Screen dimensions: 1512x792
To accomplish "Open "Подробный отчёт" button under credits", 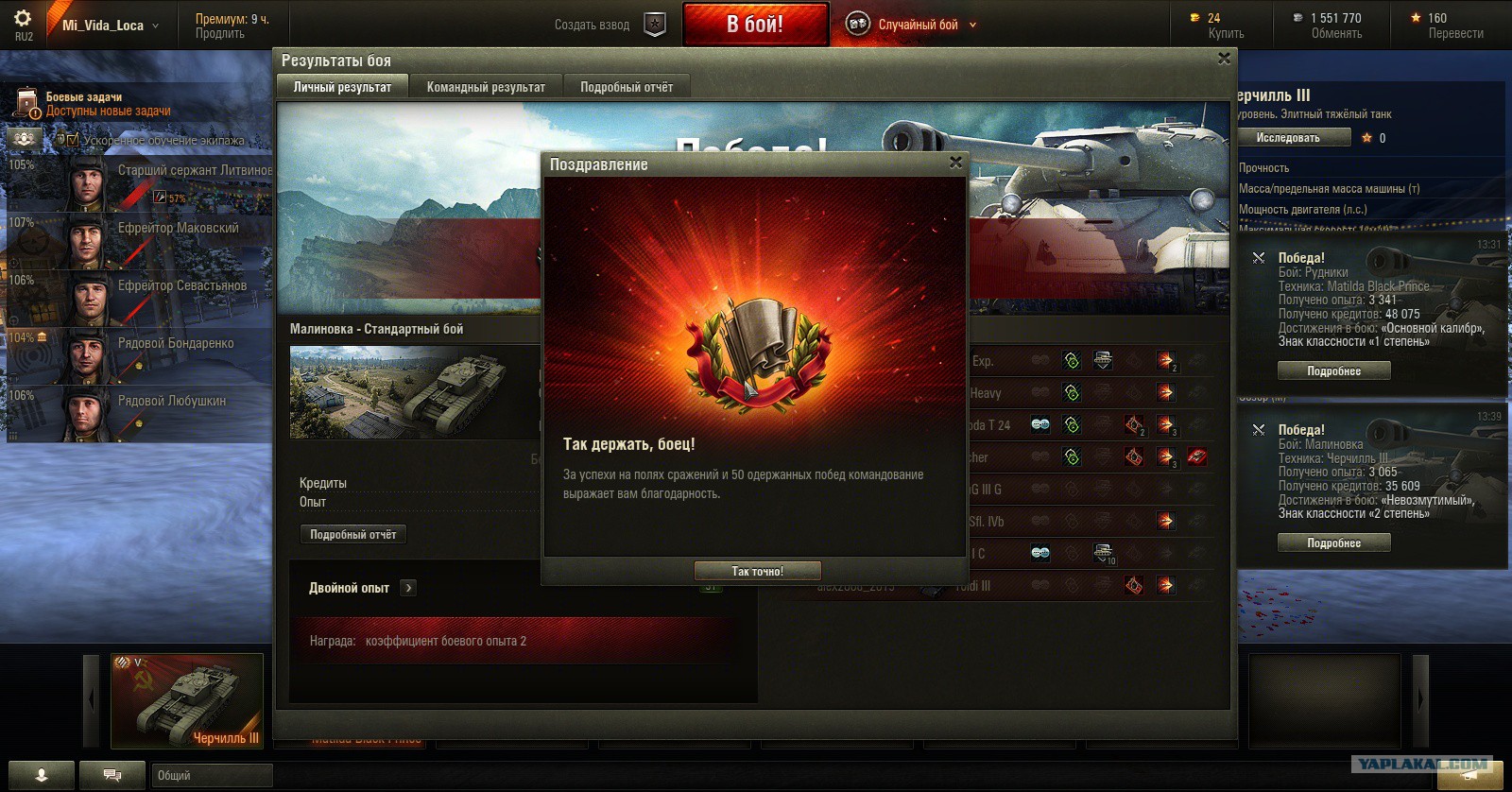I will click(353, 535).
